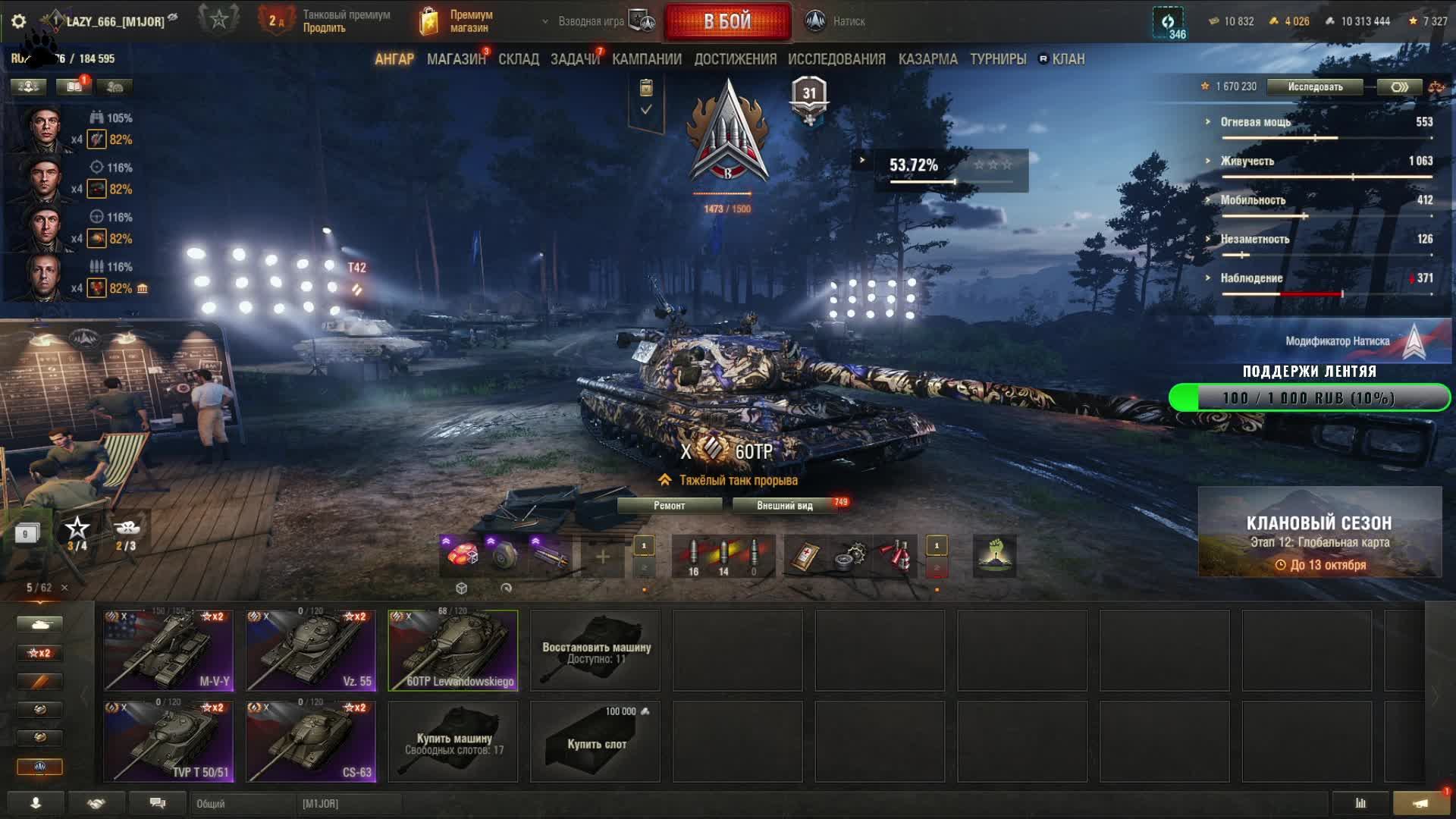
Task: Open the КЛАН tab
Action: pos(1068,59)
